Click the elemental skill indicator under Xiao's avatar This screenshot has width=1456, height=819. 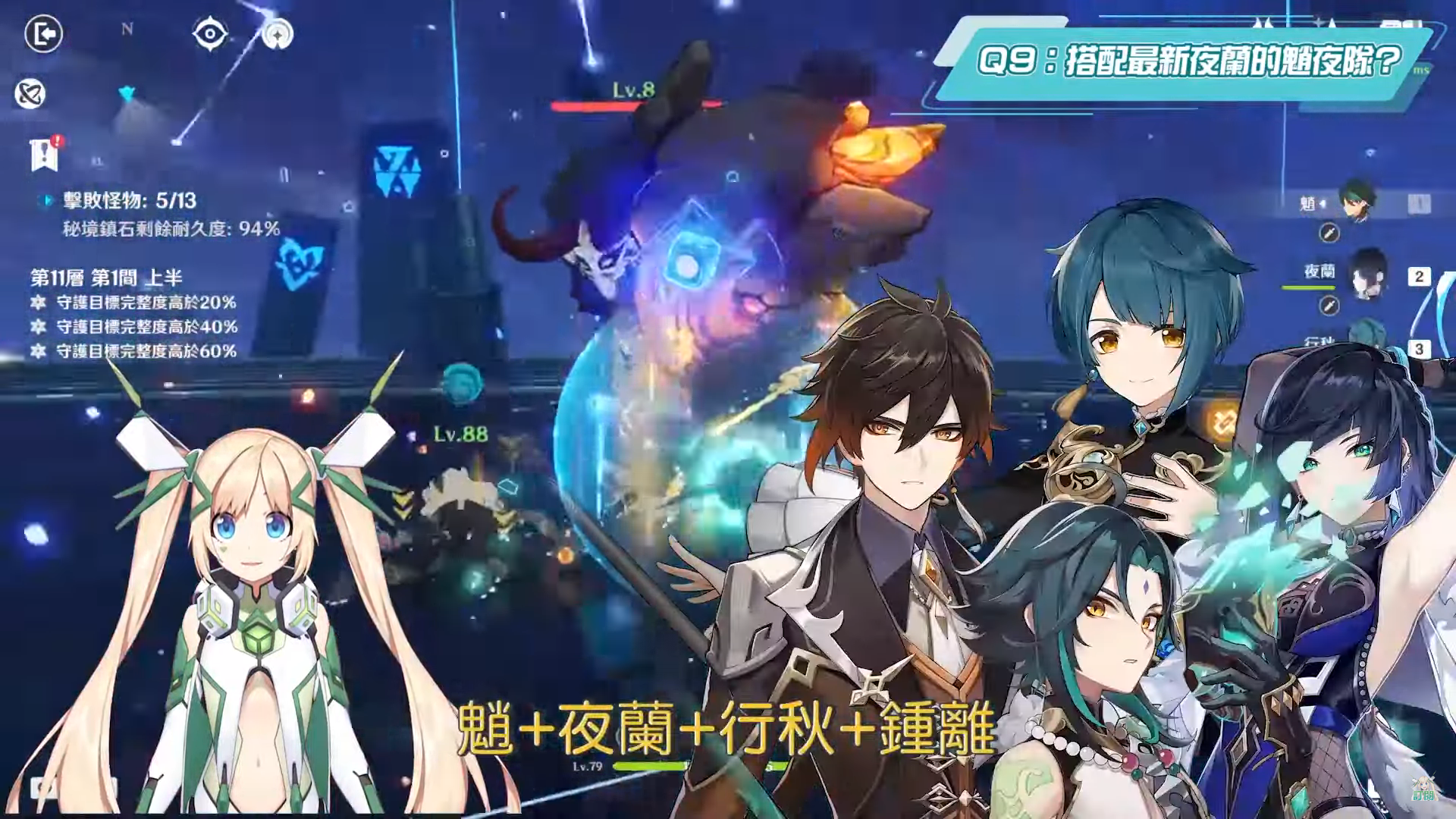(x=1328, y=234)
